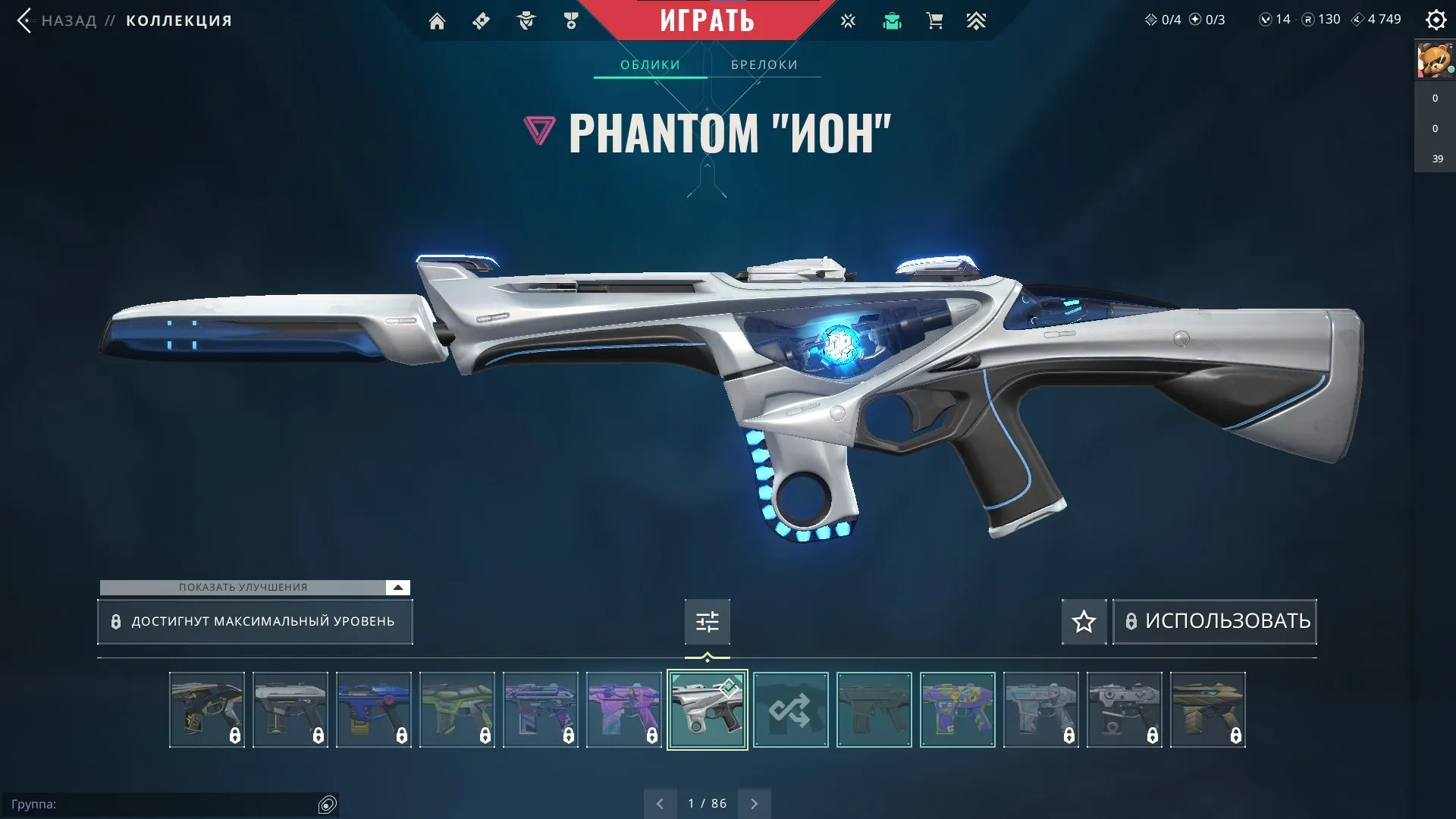Image resolution: width=1456 pixels, height=819 pixels.
Task: Open the Battle Pass ticket icon
Action: click(x=481, y=20)
